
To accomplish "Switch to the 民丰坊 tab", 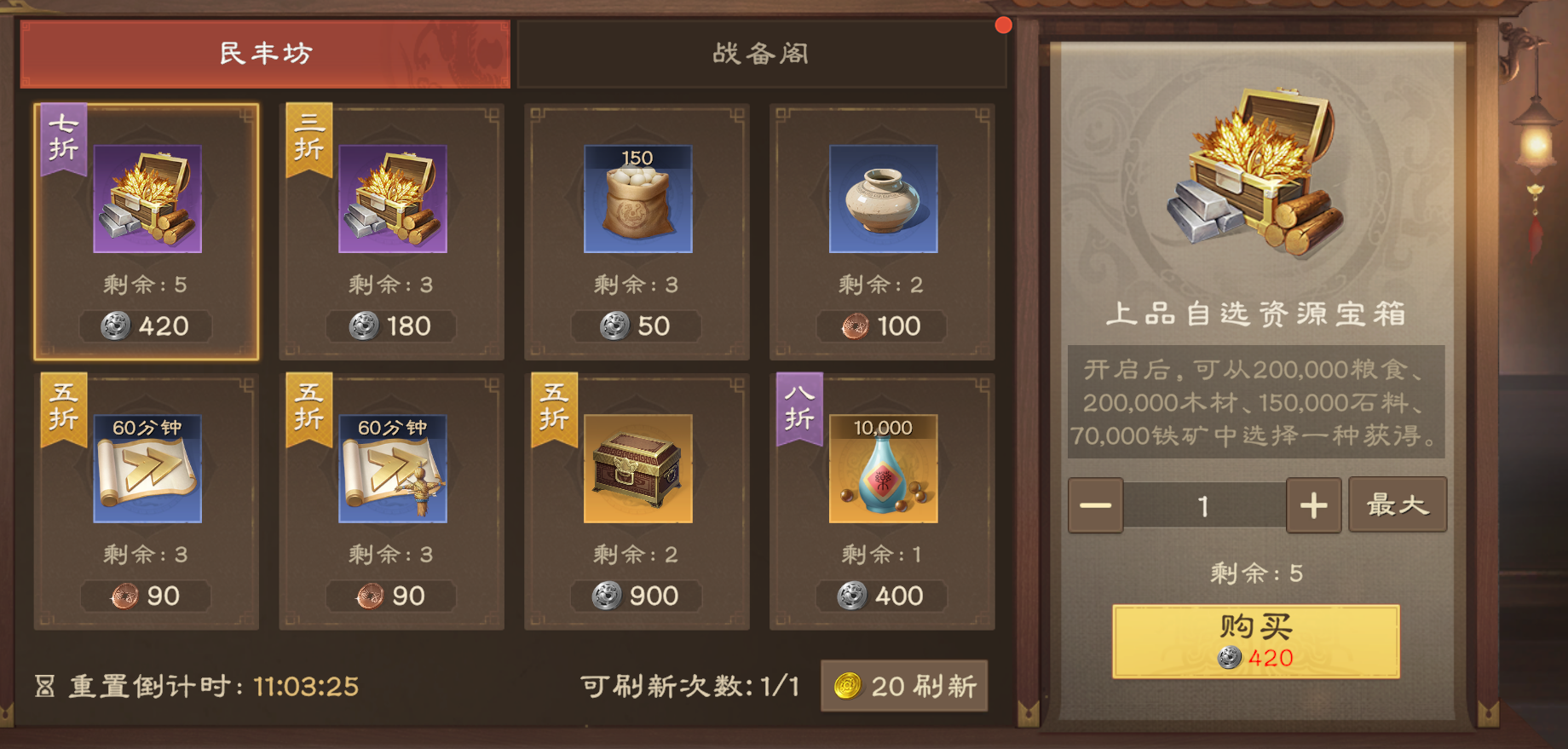I will (x=268, y=54).
